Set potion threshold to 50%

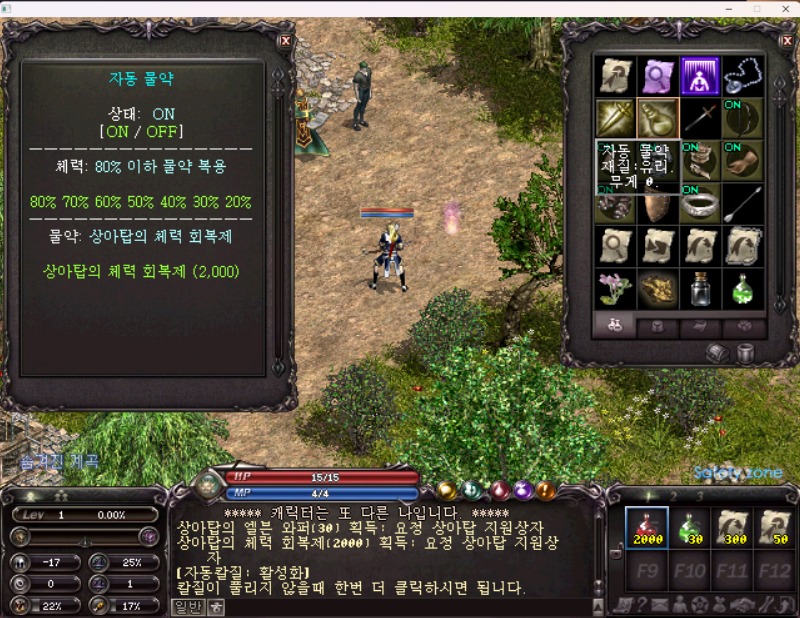(141, 201)
